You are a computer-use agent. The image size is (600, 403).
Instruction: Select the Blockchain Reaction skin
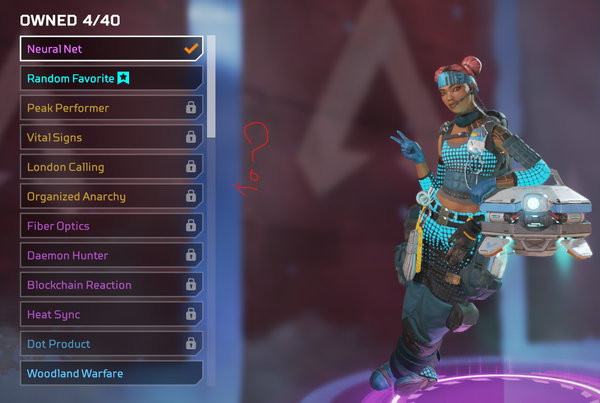(110, 285)
